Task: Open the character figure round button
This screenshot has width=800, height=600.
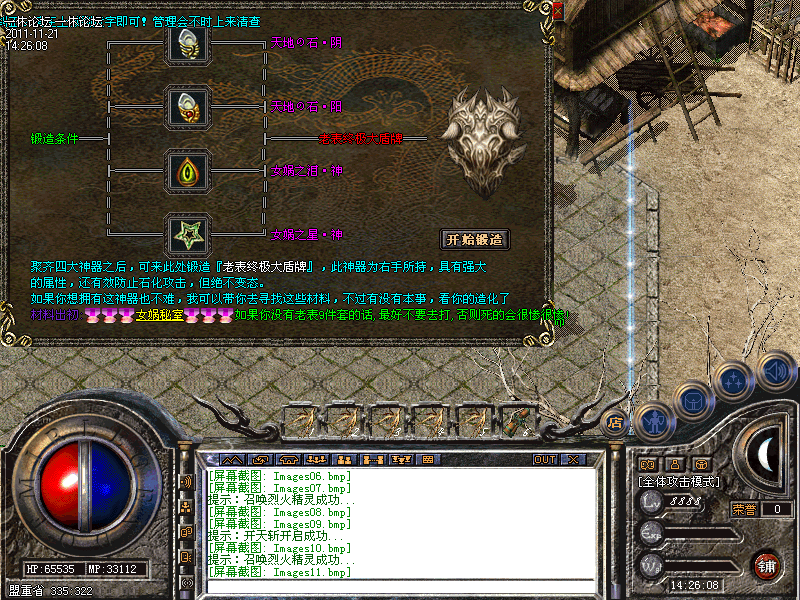Action: 651,420
